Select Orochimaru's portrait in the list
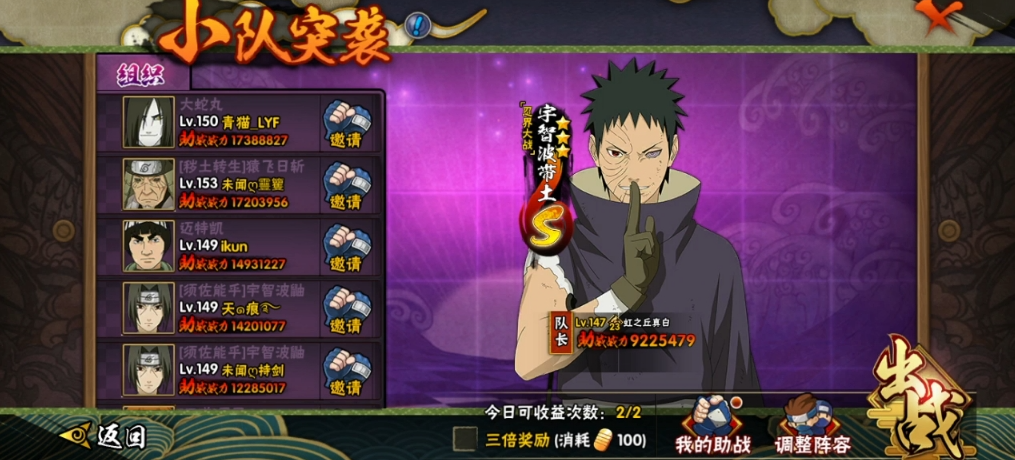The height and width of the screenshot is (460, 1015). click(148, 122)
